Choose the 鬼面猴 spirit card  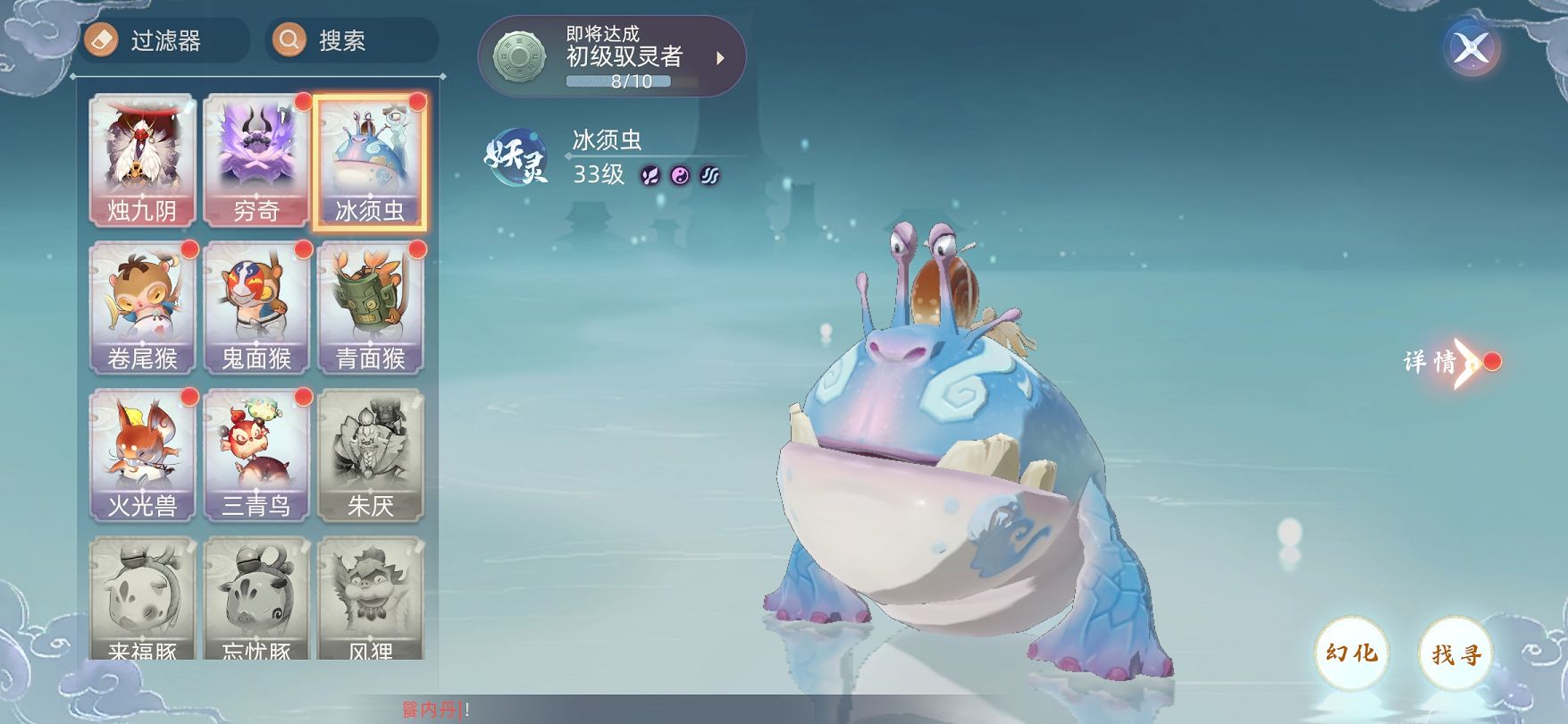[x=256, y=308]
